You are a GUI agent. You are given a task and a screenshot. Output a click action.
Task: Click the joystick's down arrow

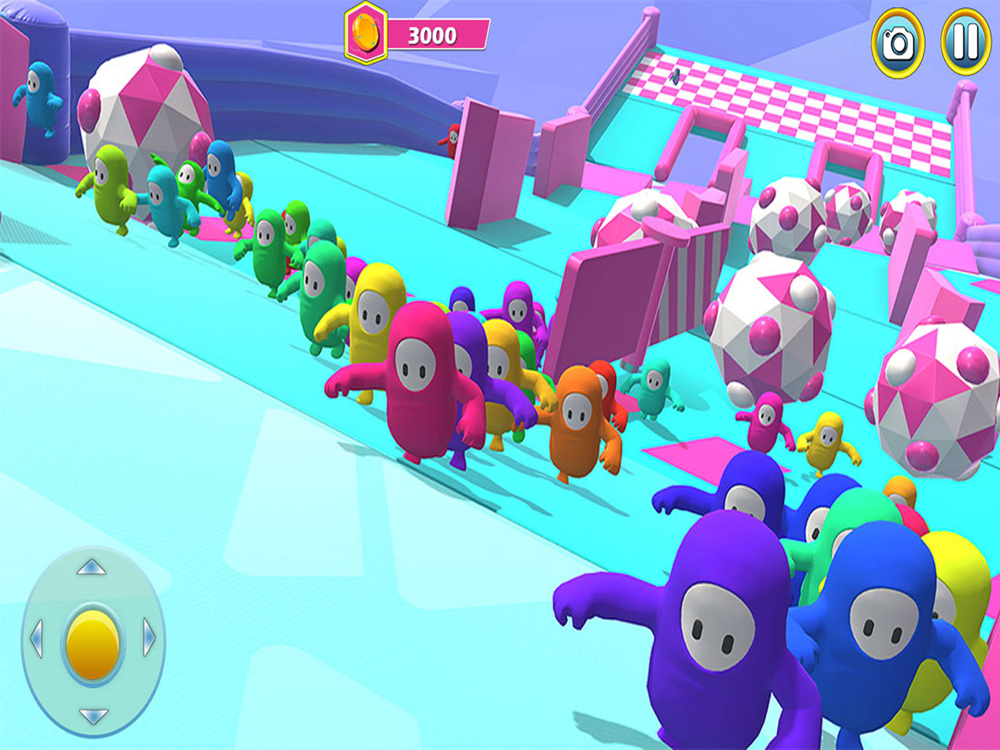pos(92,716)
